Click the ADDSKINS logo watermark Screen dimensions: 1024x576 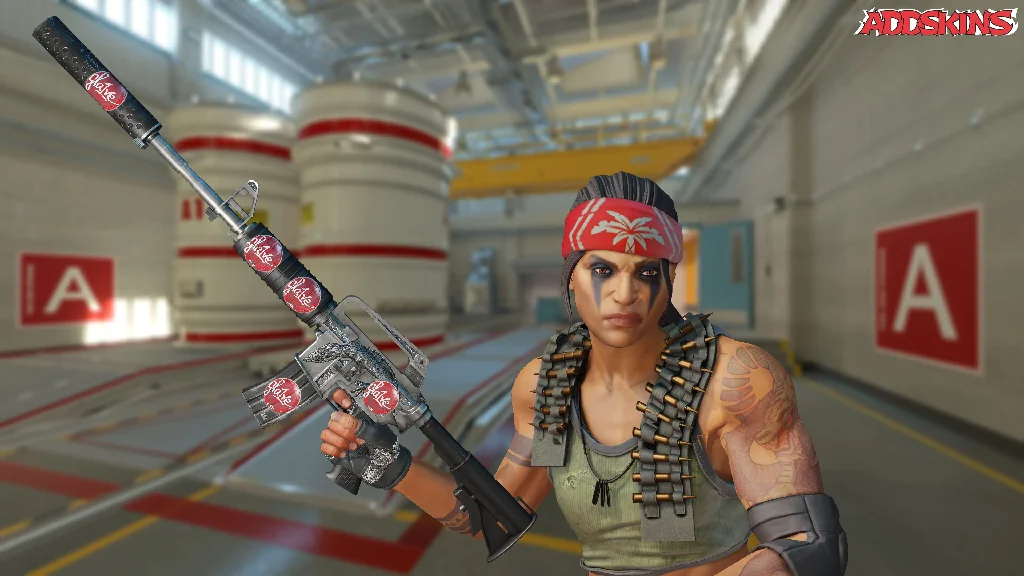click(937, 23)
